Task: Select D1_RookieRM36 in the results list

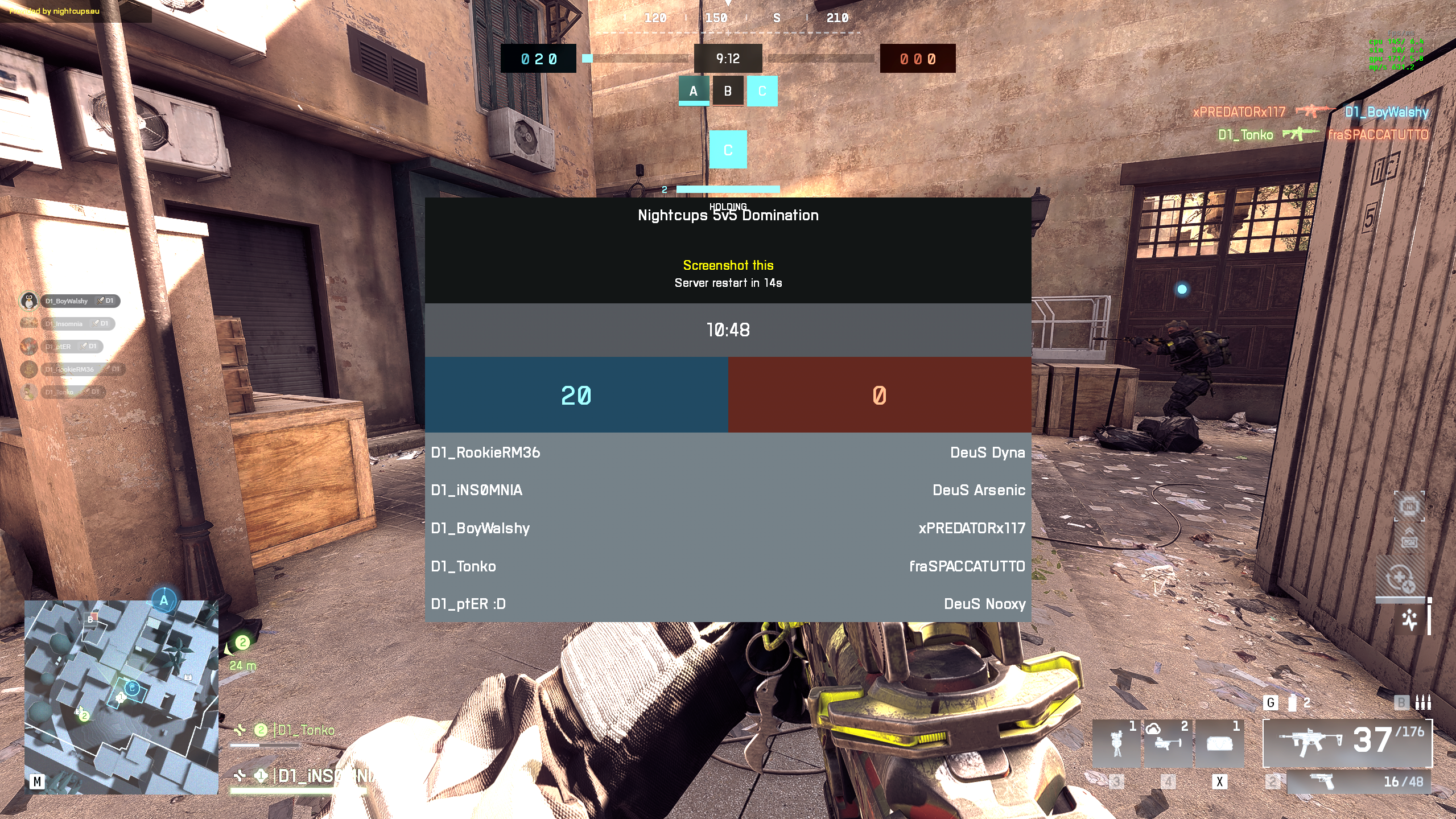Action: click(x=485, y=452)
